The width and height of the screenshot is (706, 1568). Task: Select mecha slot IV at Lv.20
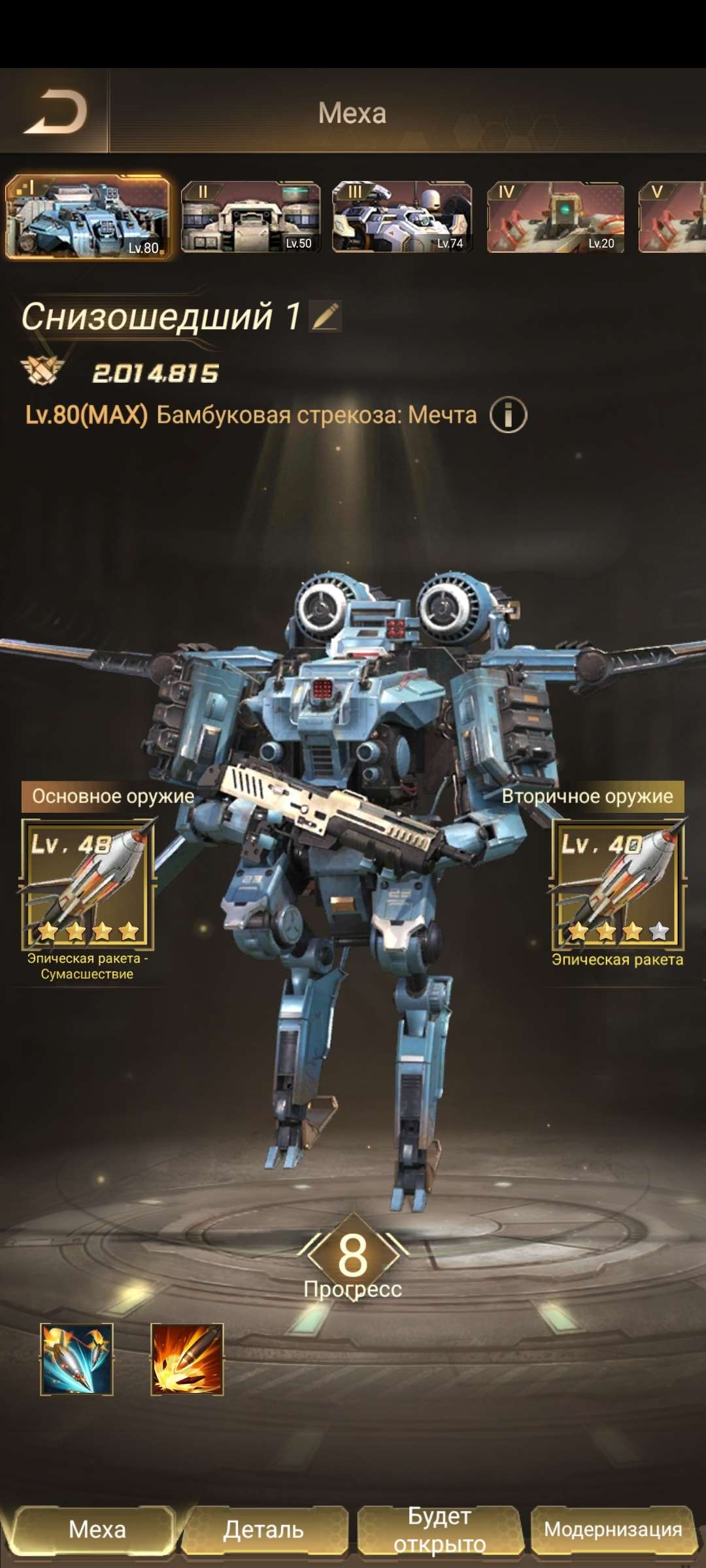[555, 218]
